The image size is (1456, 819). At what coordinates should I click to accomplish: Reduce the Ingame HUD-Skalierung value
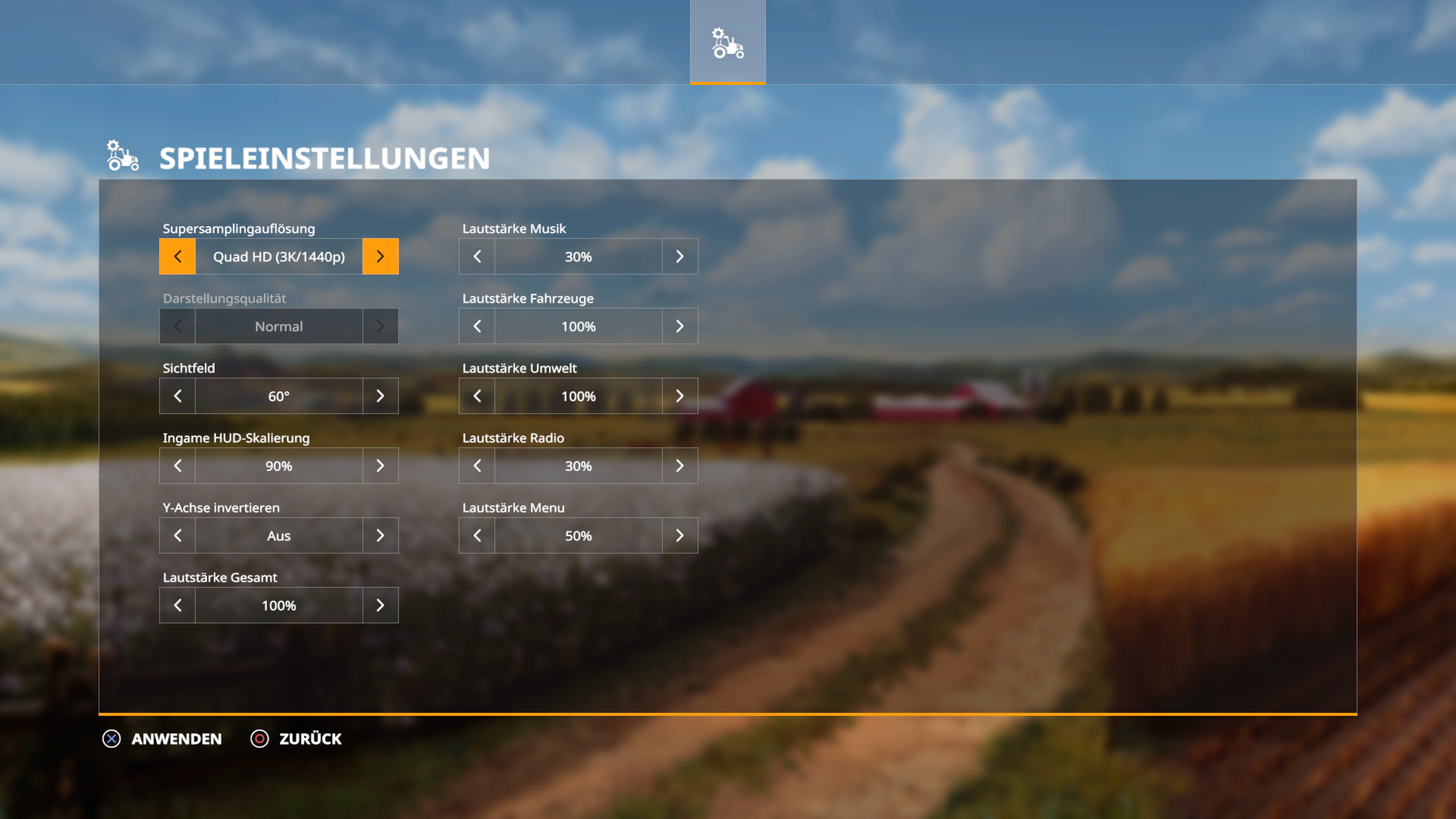[x=177, y=466]
